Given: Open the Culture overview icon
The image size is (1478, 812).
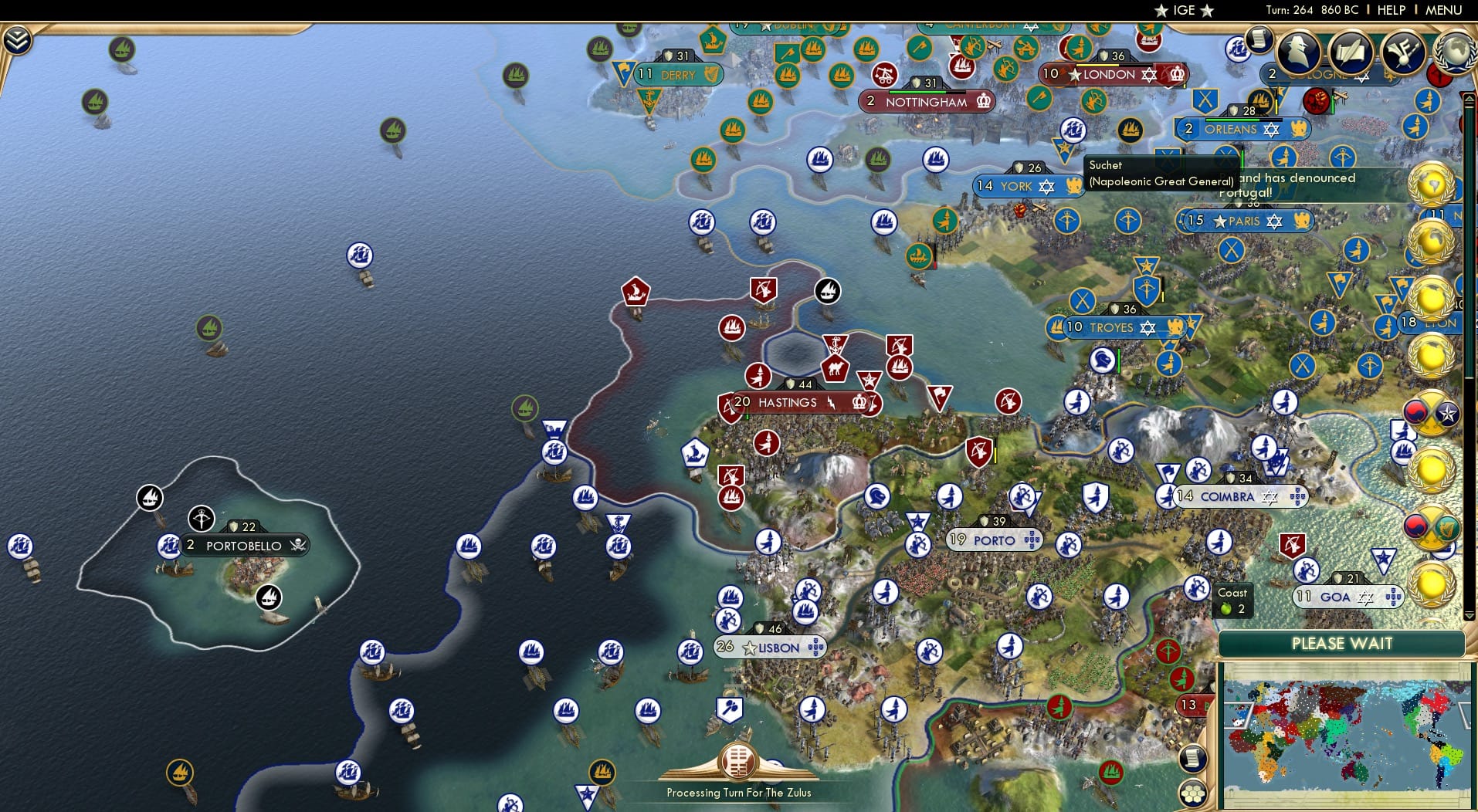Looking at the screenshot, I should 1350,52.
